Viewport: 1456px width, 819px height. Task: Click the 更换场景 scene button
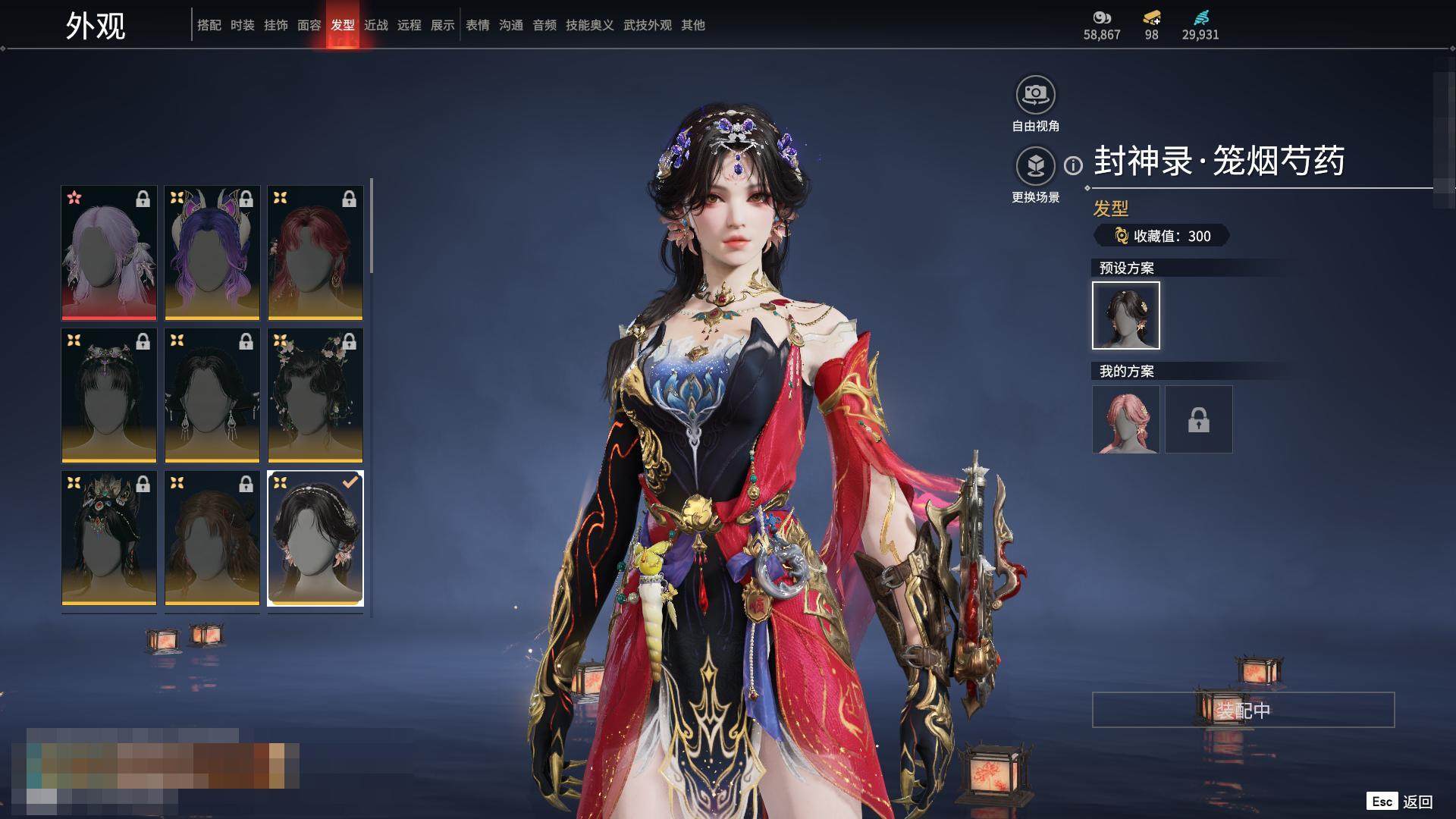pyautogui.click(x=1035, y=166)
